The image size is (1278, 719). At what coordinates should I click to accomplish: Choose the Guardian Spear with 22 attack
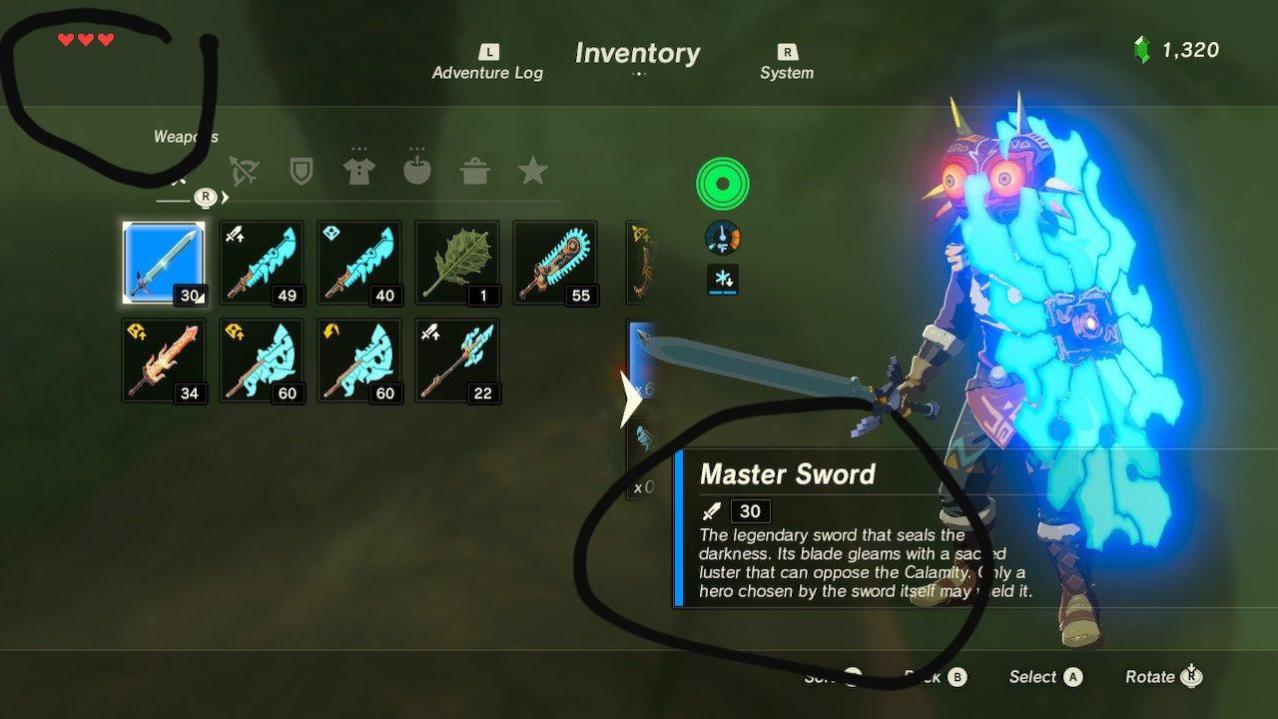coord(457,361)
